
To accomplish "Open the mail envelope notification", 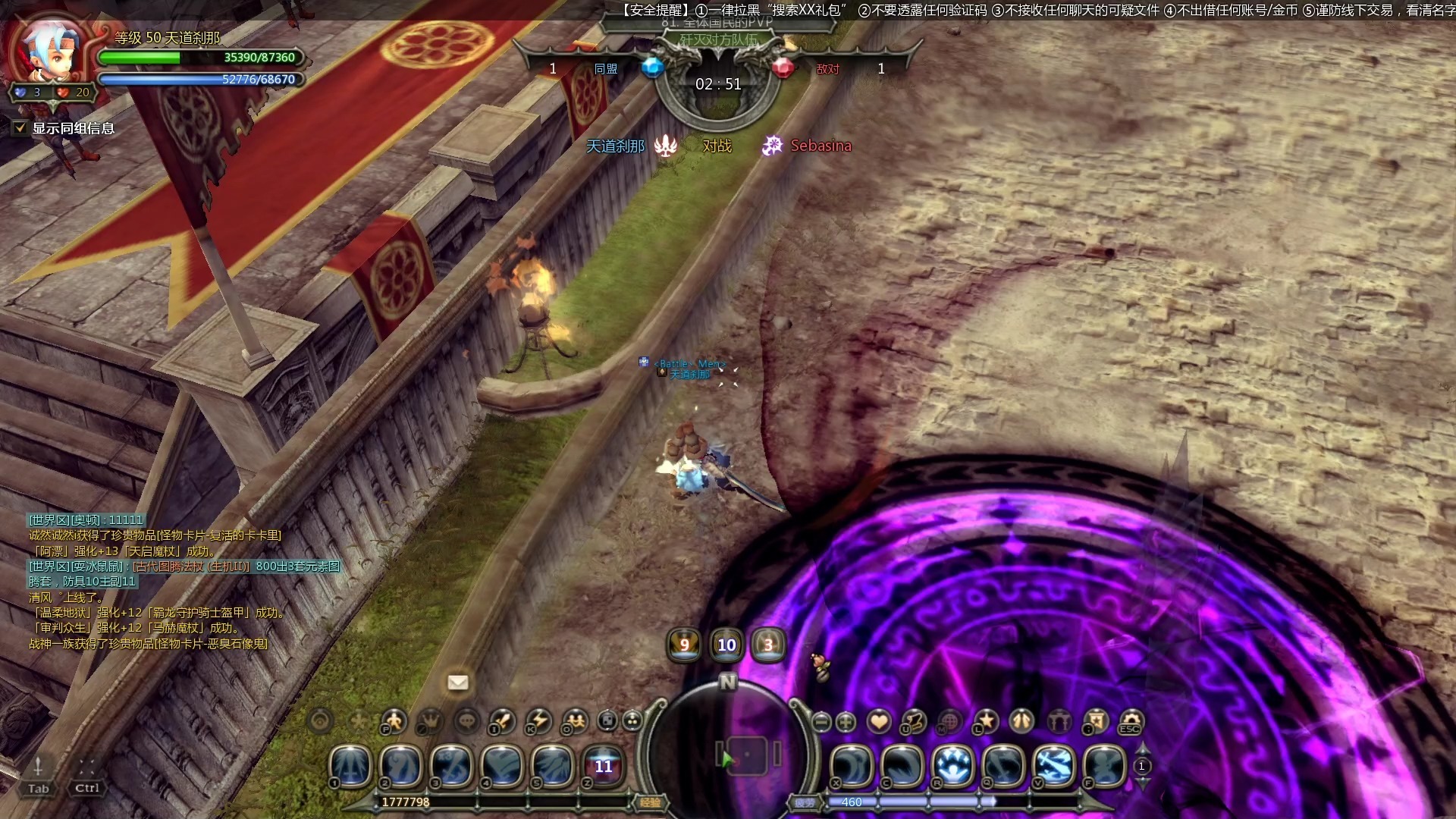I will coord(458,682).
